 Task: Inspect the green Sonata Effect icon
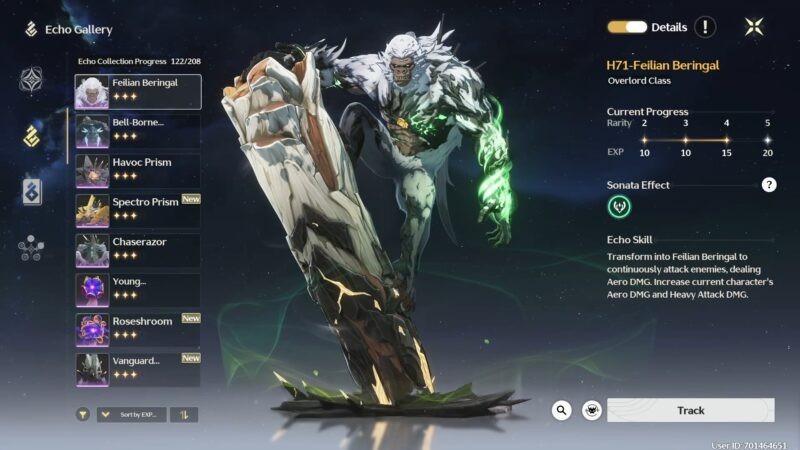coord(620,207)
